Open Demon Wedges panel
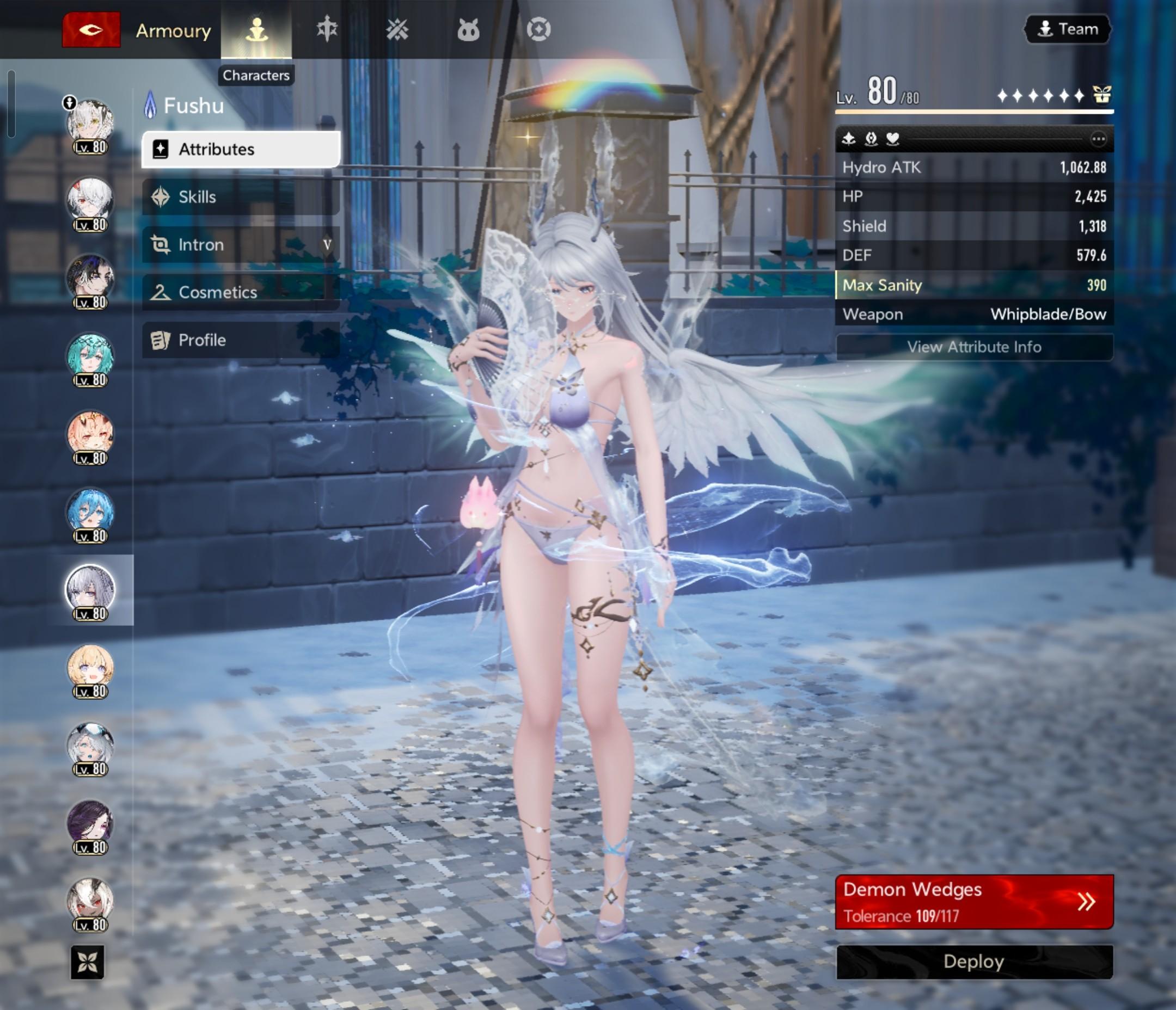The width and height of the screenshot is (1176, 1010). (974, 902)
